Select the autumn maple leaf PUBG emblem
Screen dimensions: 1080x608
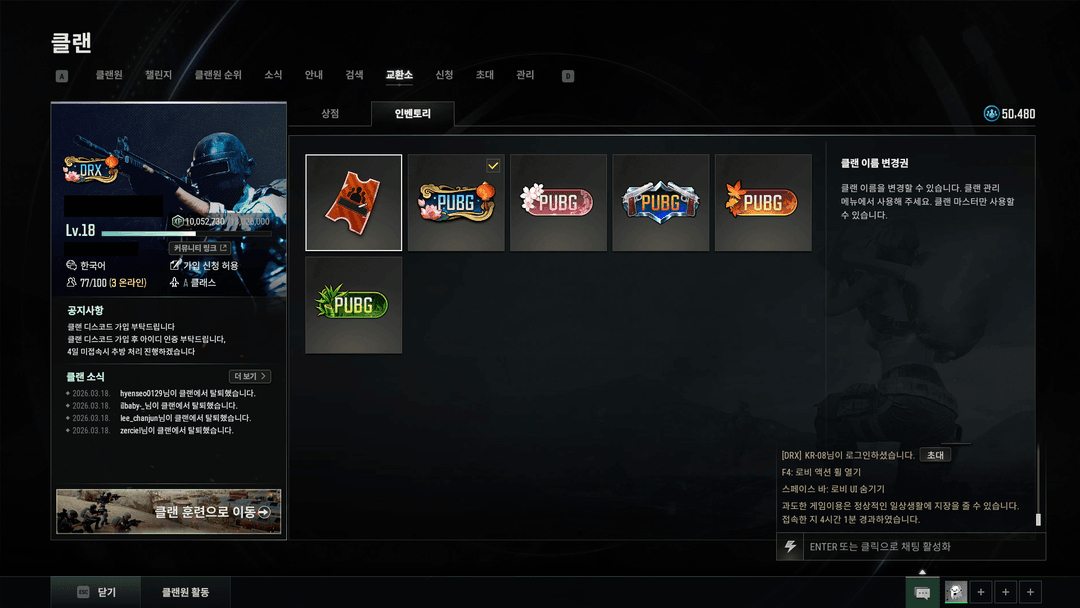point(763,202)
